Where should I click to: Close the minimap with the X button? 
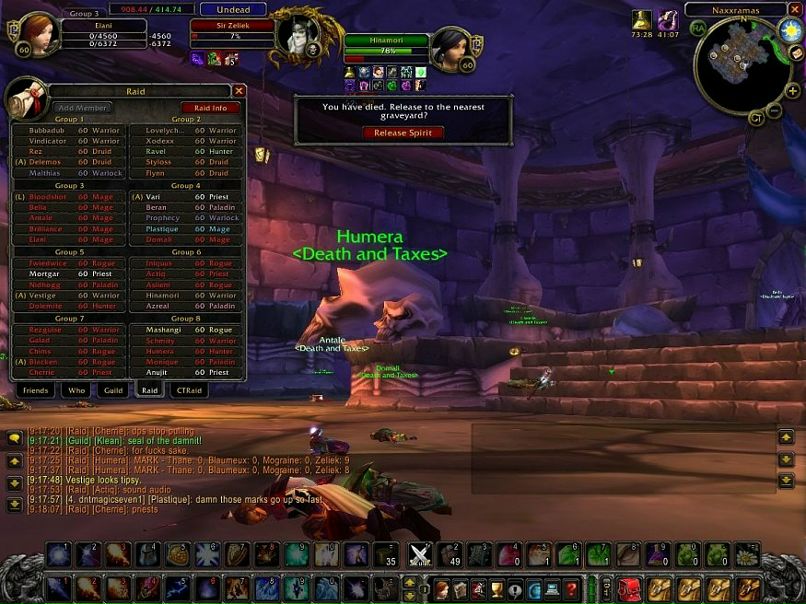tap(795, 10)
